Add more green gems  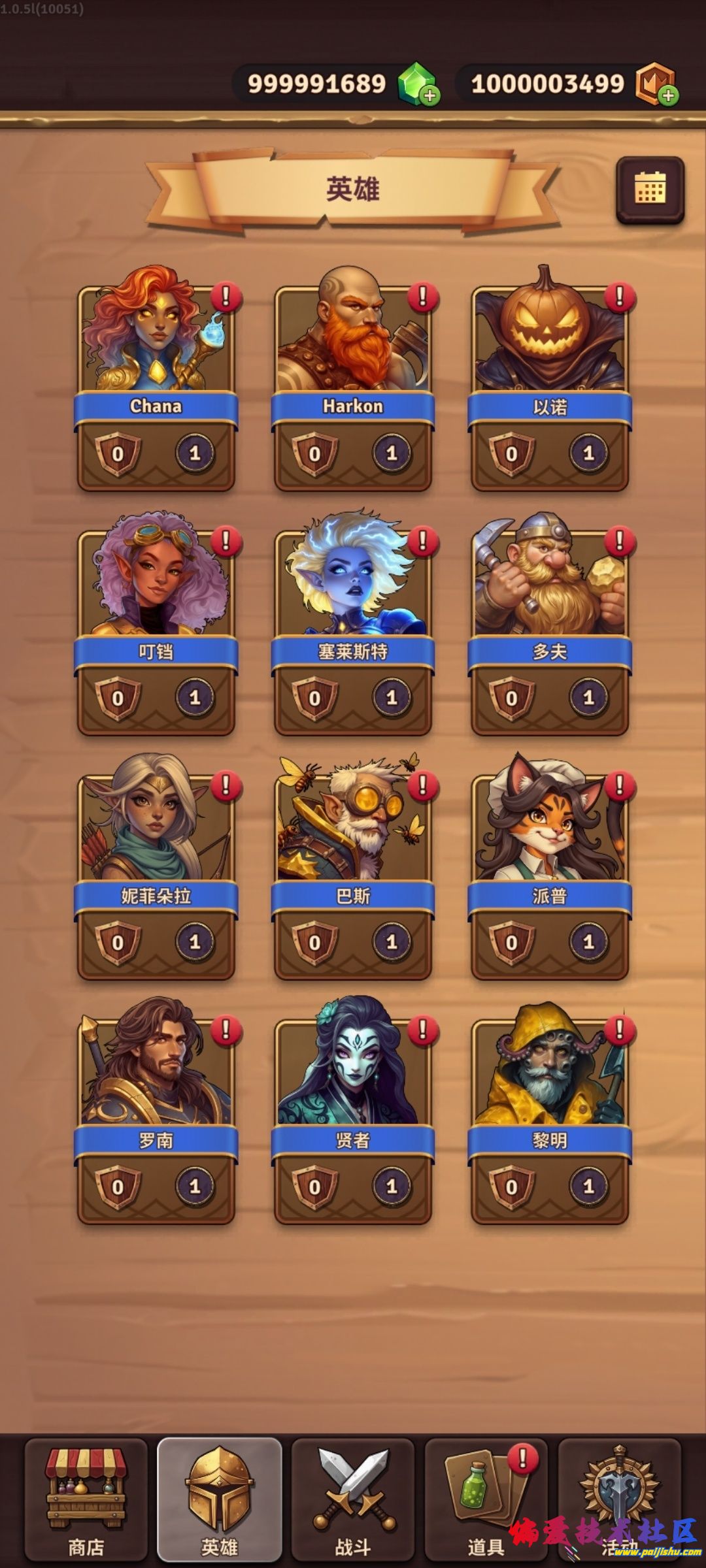click(x=429, y=95)
